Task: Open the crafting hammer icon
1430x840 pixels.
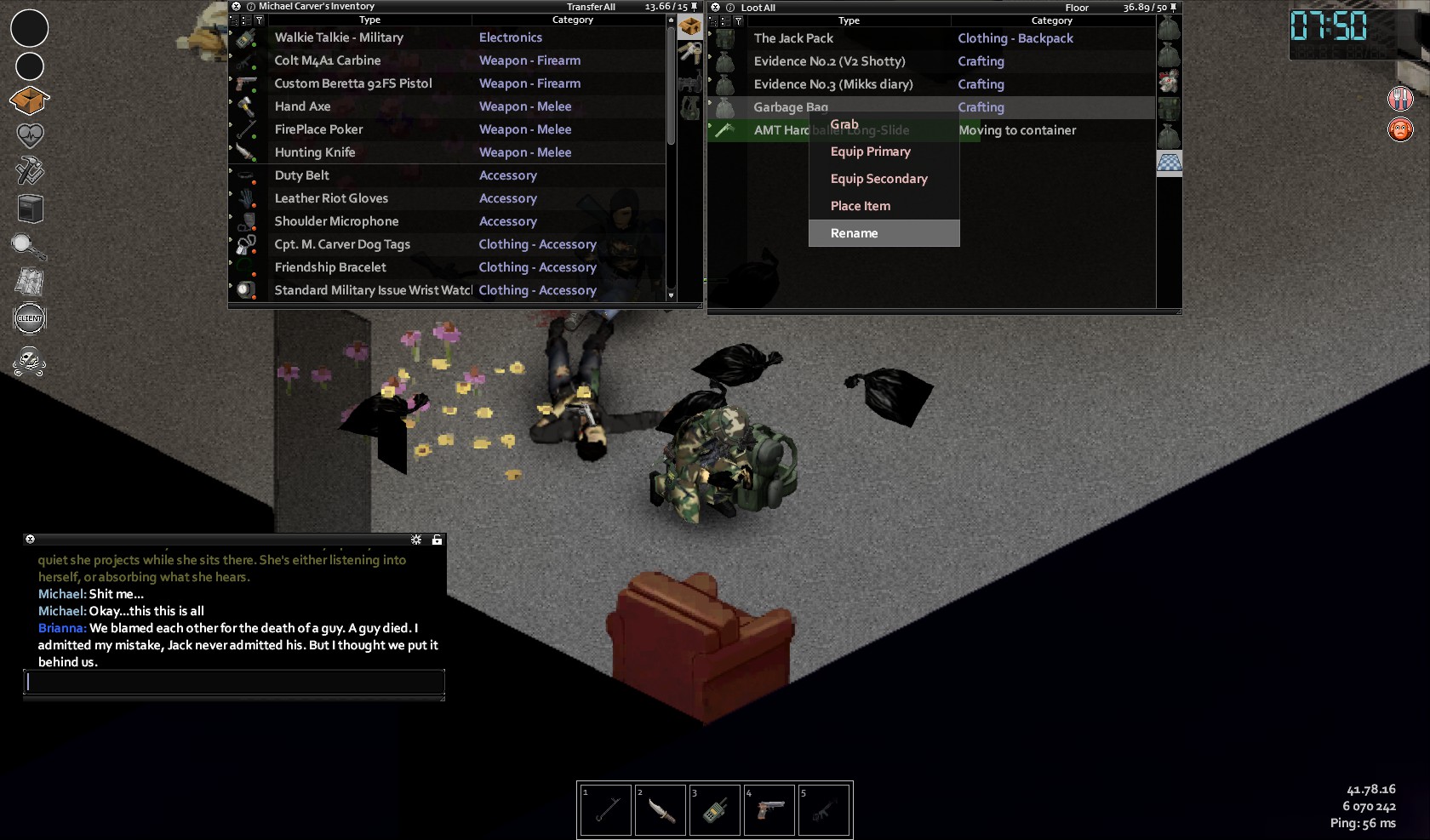Action: 30,171
